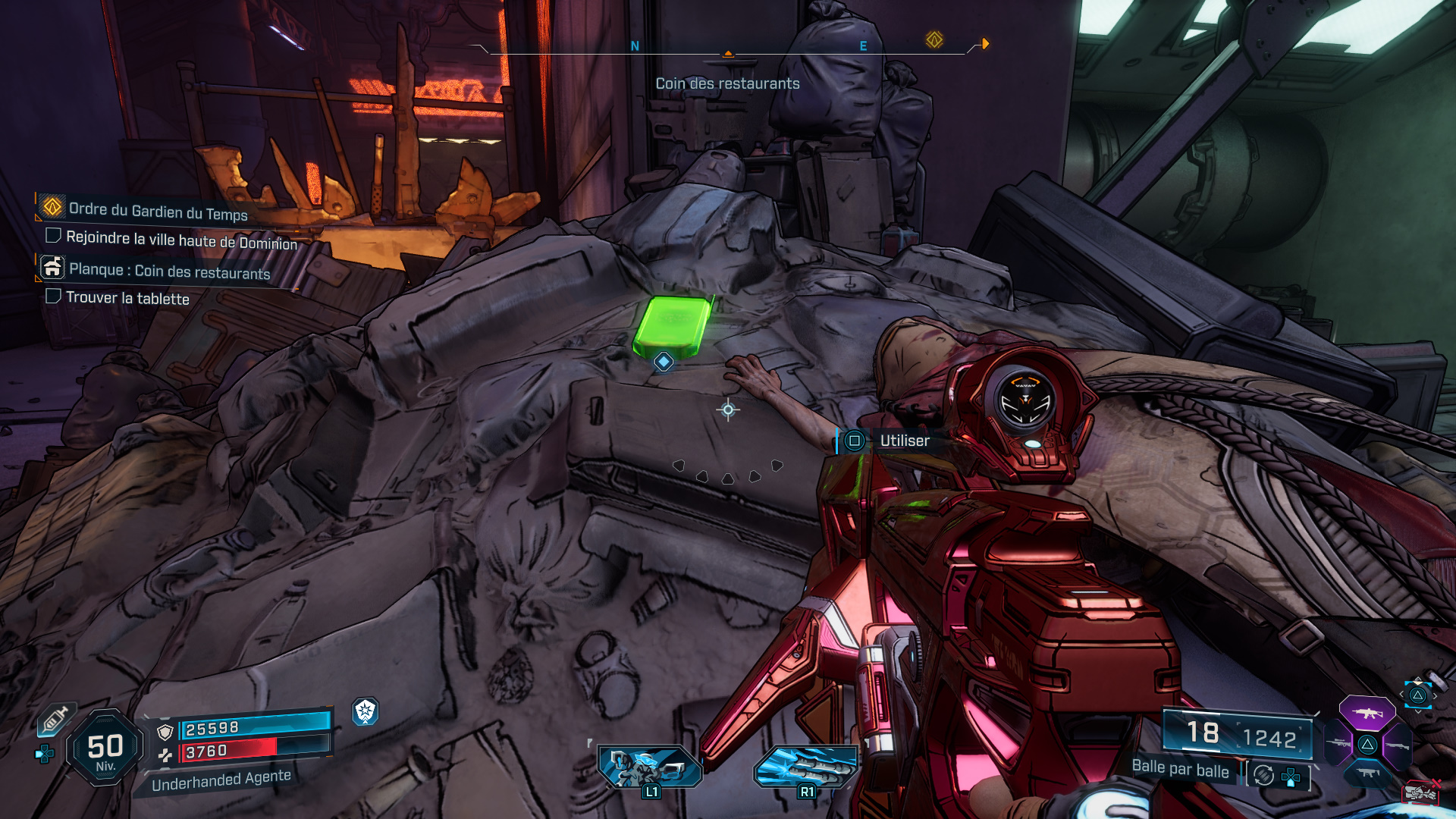Click the red crossed-out vehicle icon
Image resolution: width=1456 pixels, height=819 pixels.
pos(1420,792)
